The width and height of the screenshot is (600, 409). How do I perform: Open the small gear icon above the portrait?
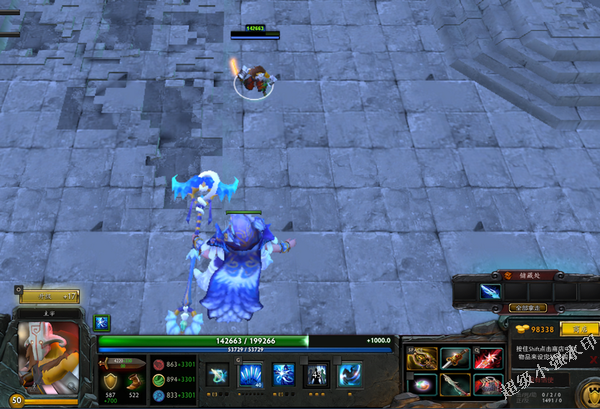(x=19, y=291)
